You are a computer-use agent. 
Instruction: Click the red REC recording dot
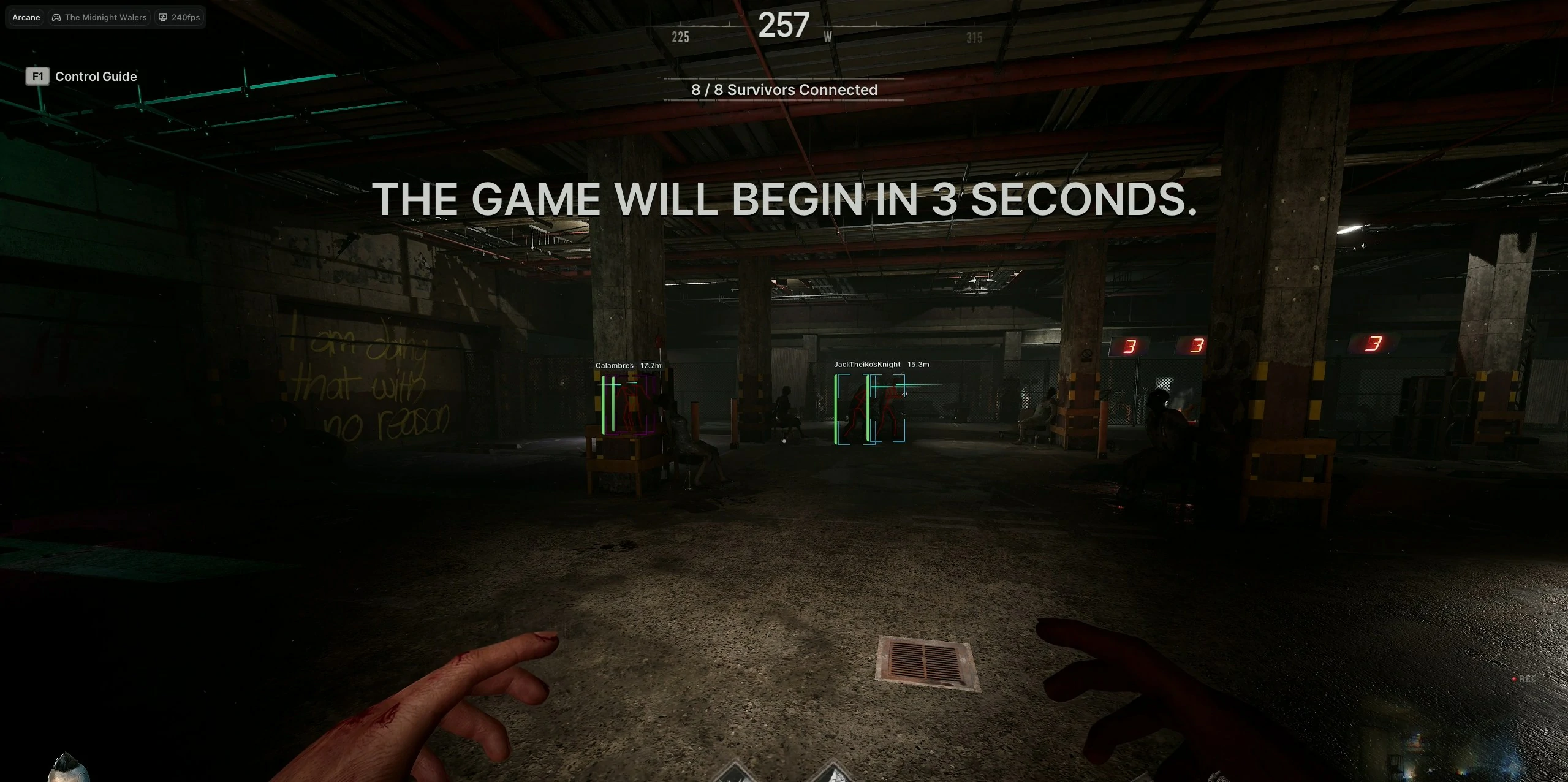[1514, 679]
